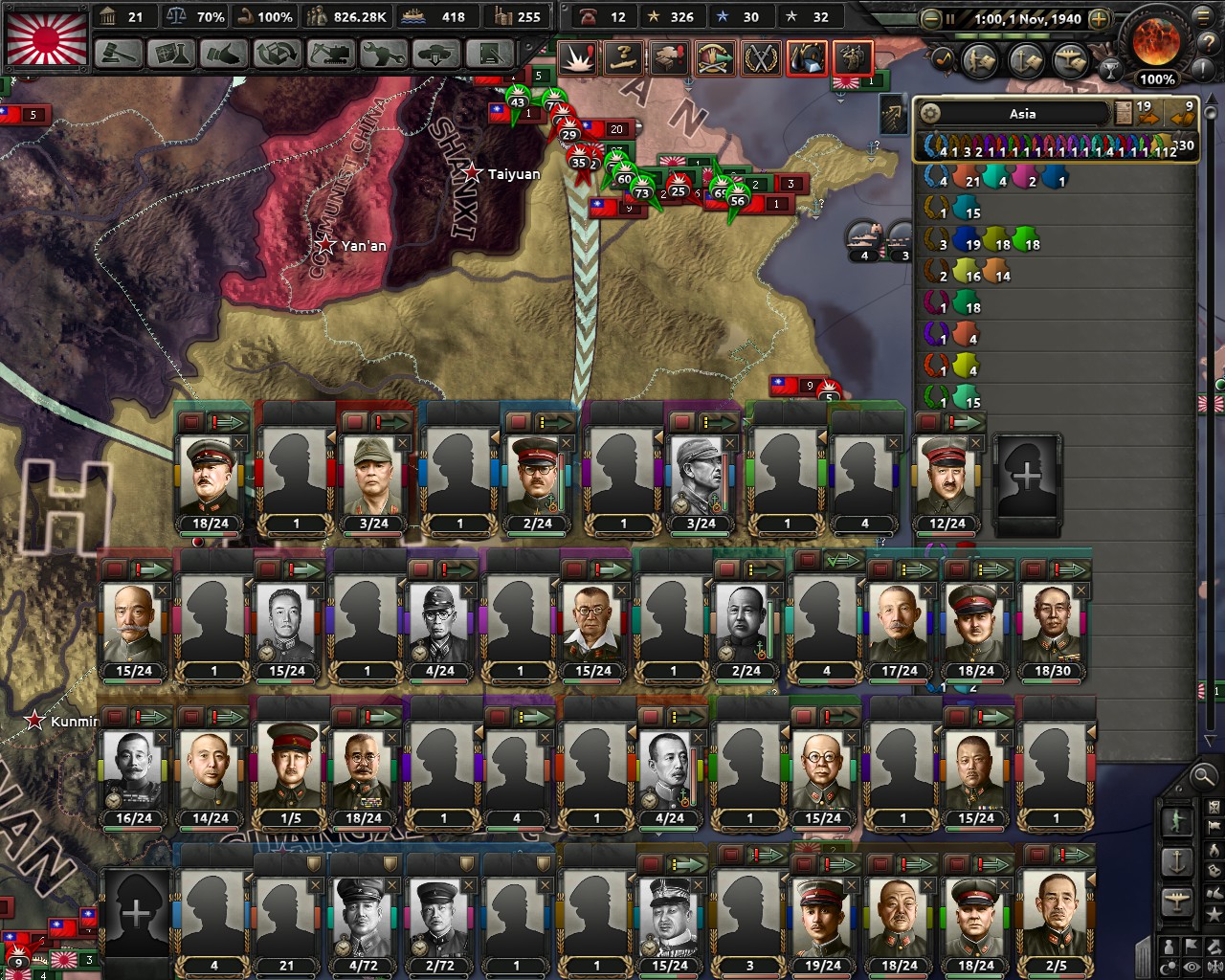Click the combat explosion alert icon
This screenshot has width=1225, height=980.
tap(575, 57)
